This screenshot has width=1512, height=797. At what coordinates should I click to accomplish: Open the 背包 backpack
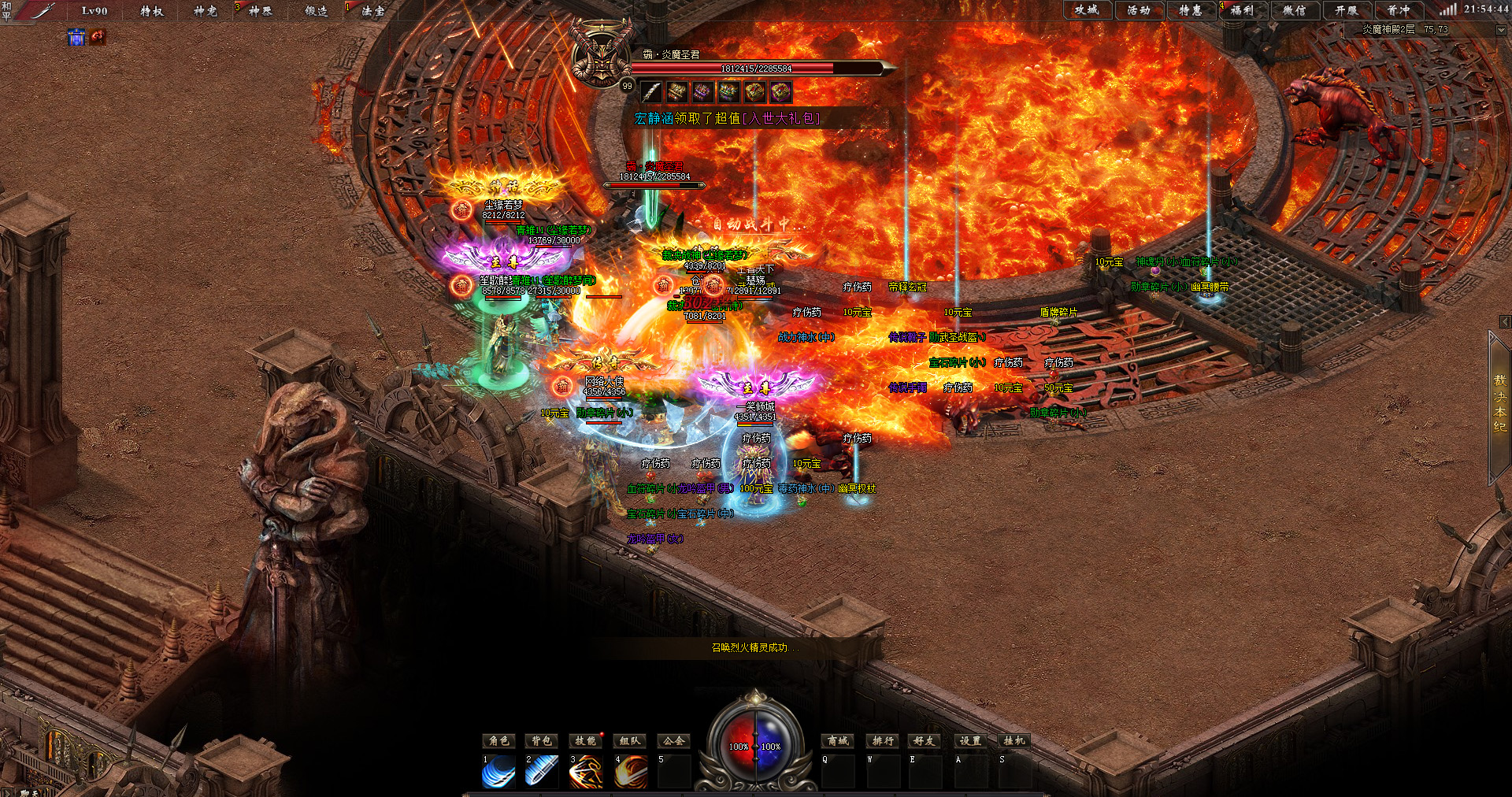pos(542,741)
